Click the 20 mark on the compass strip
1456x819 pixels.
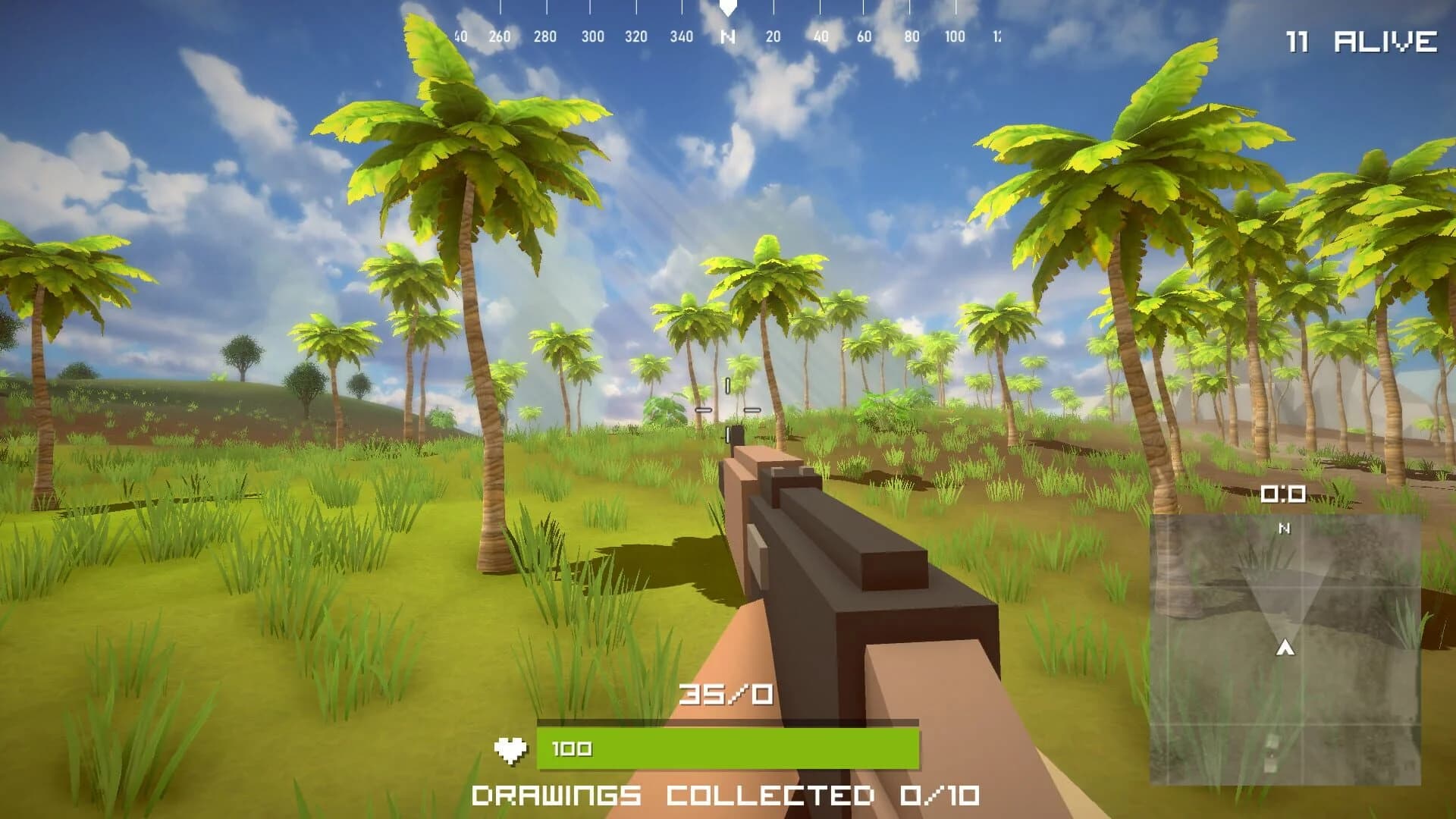[774, 34]
